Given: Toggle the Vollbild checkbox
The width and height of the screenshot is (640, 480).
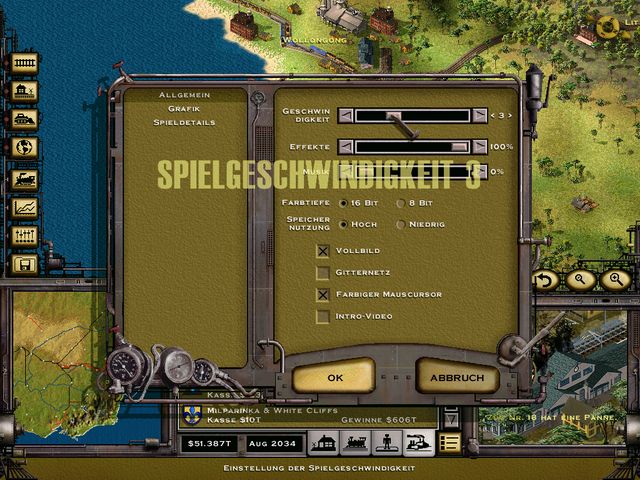Looking at the screenshot, I should click(x=323, y=250).
